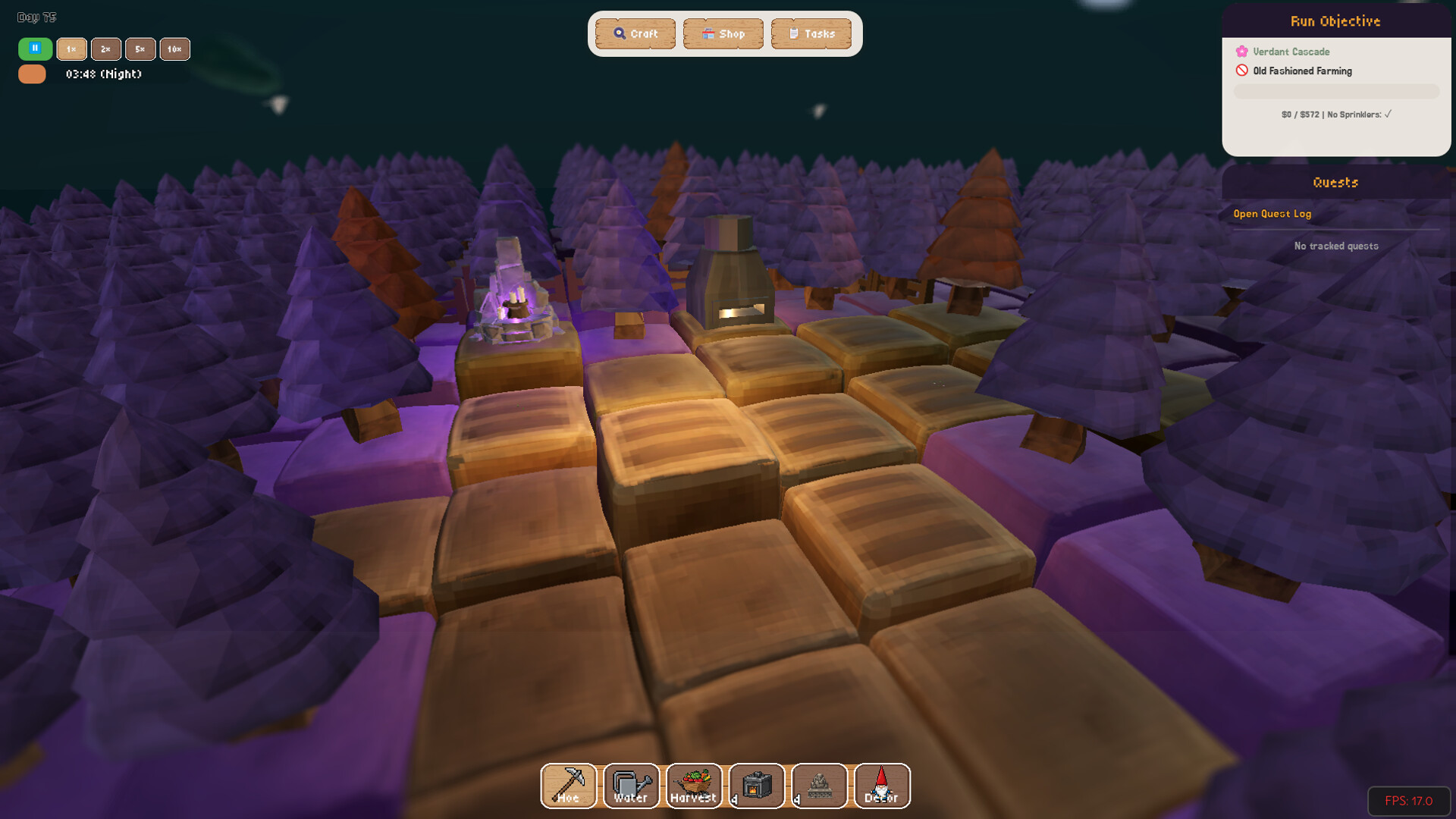Select the Water watering can tool
1456x819 pixels.
click(630, 786)
